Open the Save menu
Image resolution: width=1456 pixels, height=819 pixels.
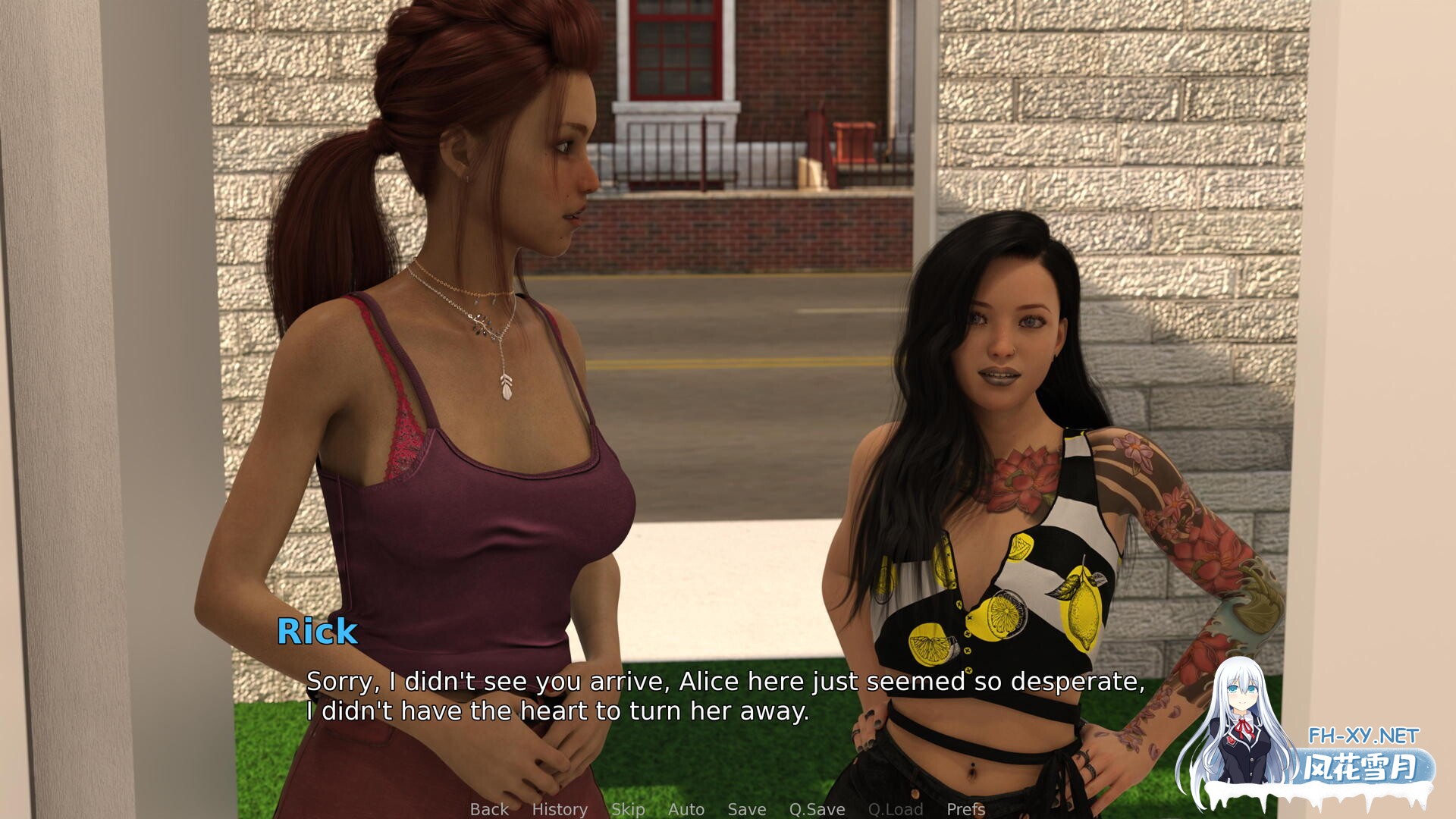(x=747, y=809)
